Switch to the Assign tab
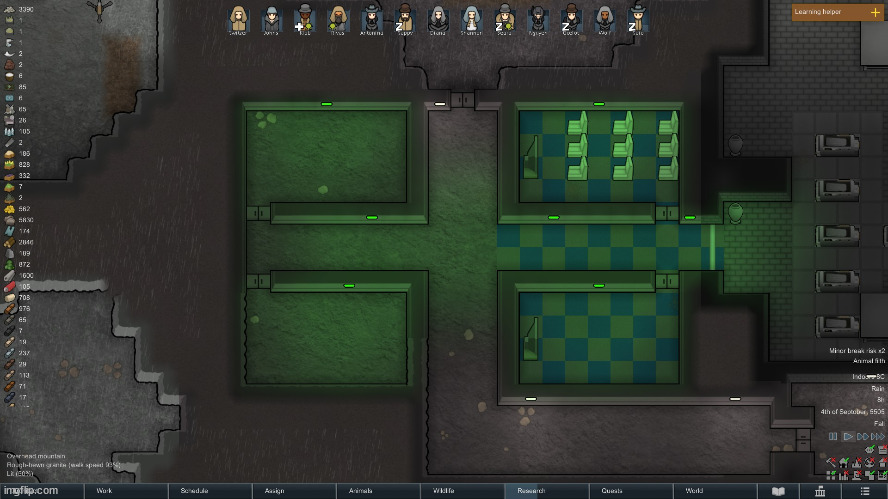This screenshot has height=499, width=888. [275, 491]
